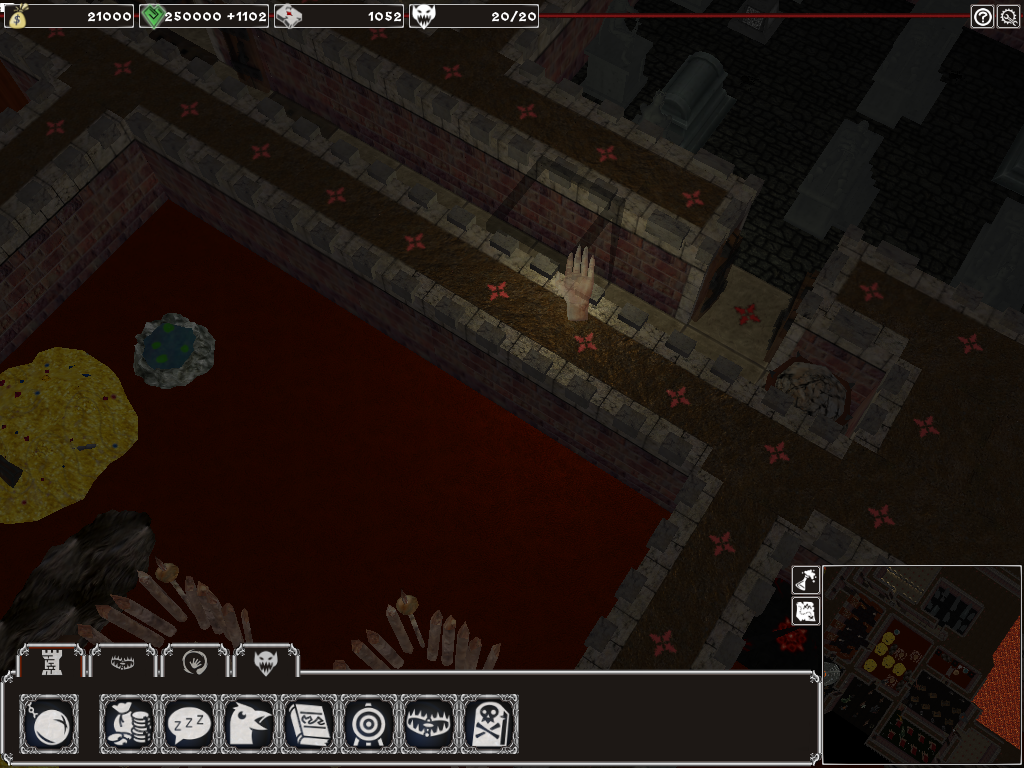
Task: Choose the skull tombstone graveyard room
Action: click(x=489, y=723)
